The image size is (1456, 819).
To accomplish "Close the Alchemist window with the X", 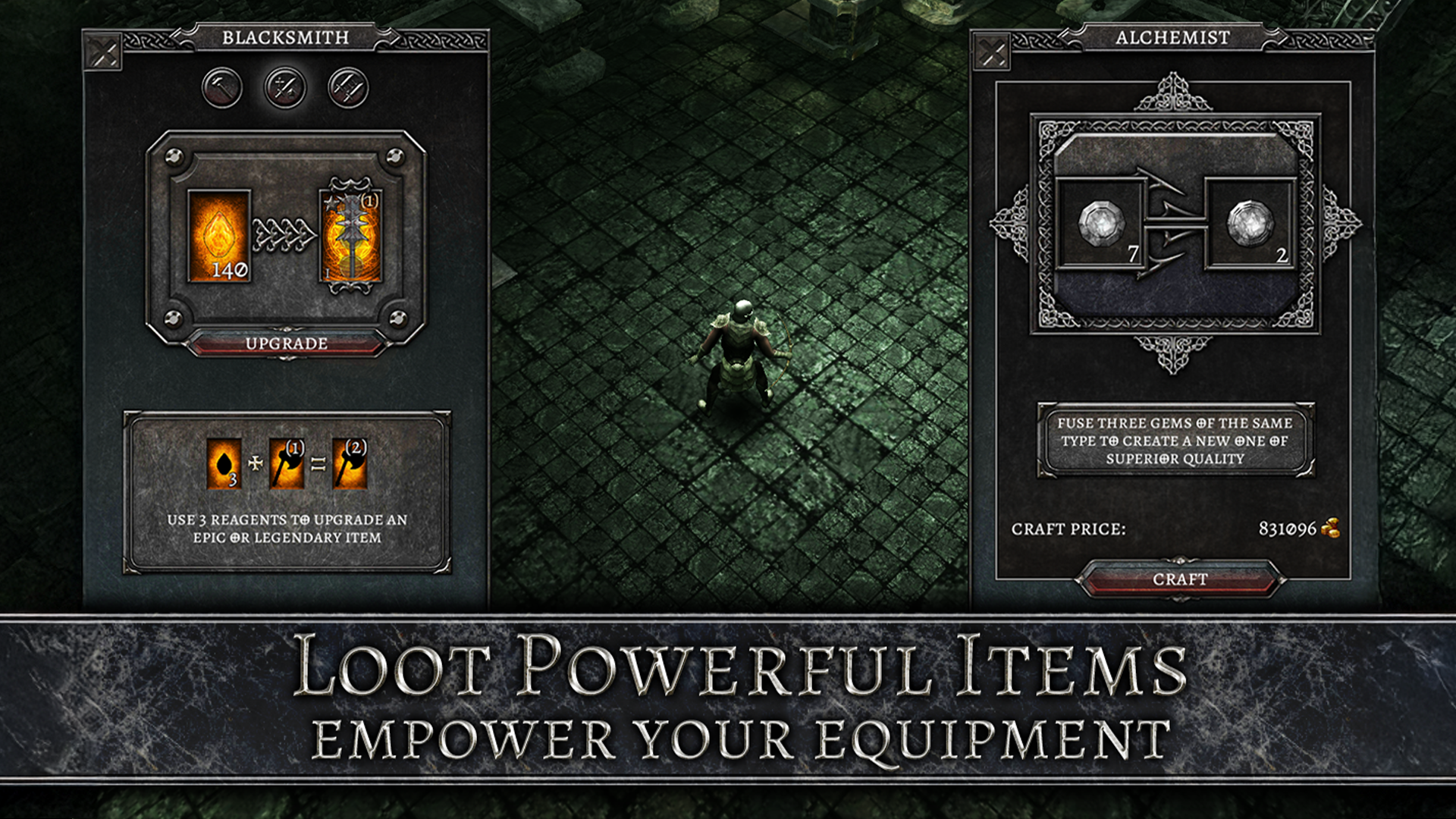I will pyautogui.click(x=990, y=52).
